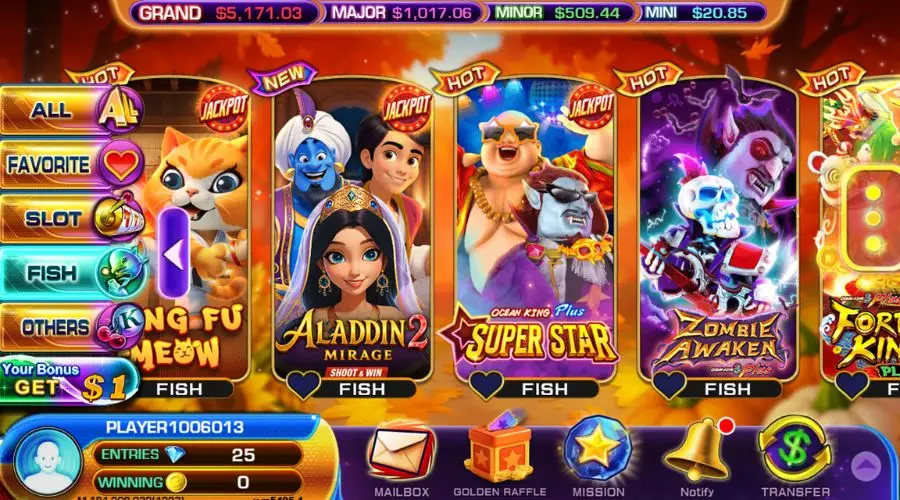Add Super Star to favorites via heart

484,385
